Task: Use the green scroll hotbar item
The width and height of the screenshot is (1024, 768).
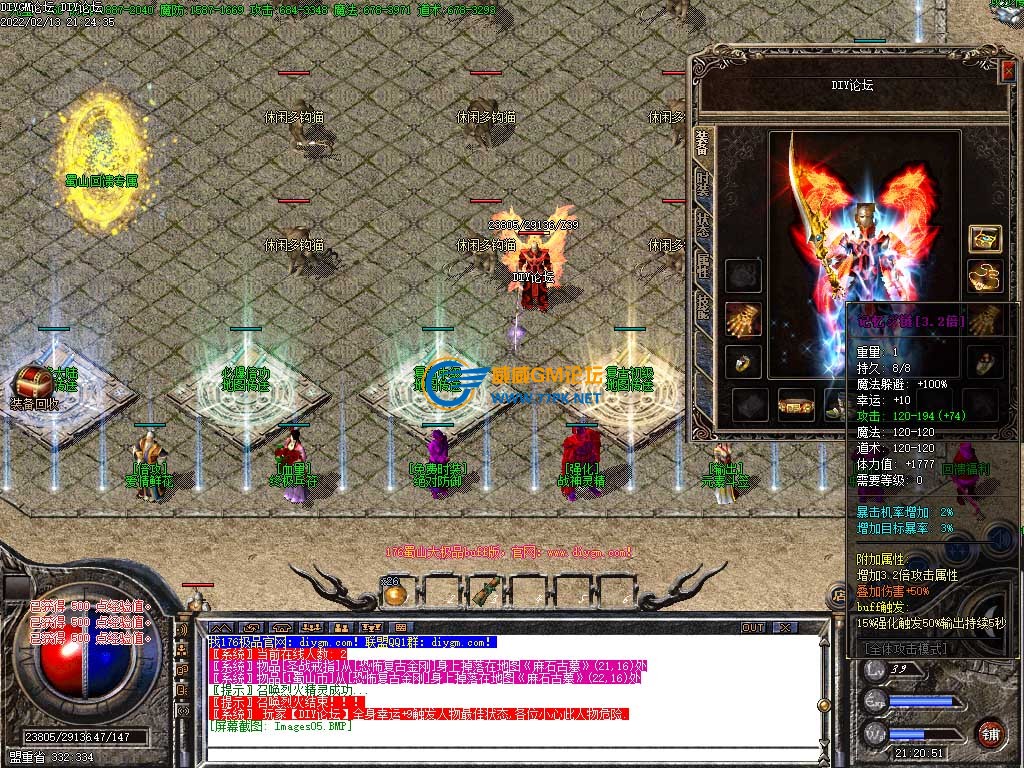Action: pyautogui.click(x=487, y=592)
